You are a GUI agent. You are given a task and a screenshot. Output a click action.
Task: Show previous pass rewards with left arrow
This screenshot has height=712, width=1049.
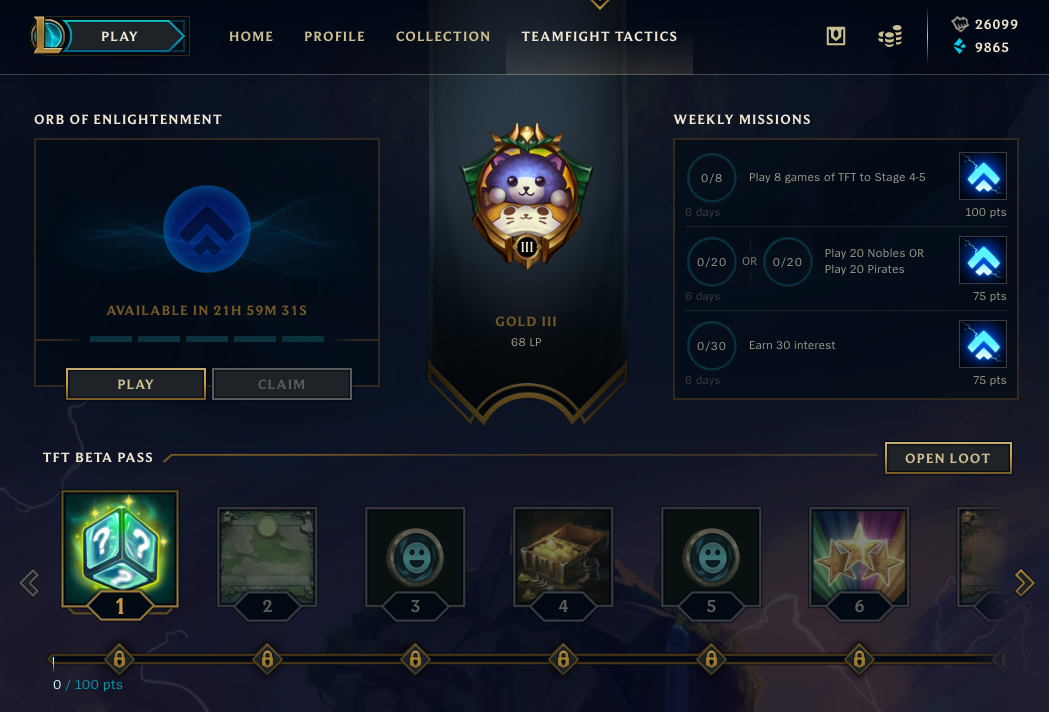pos(30,582)
